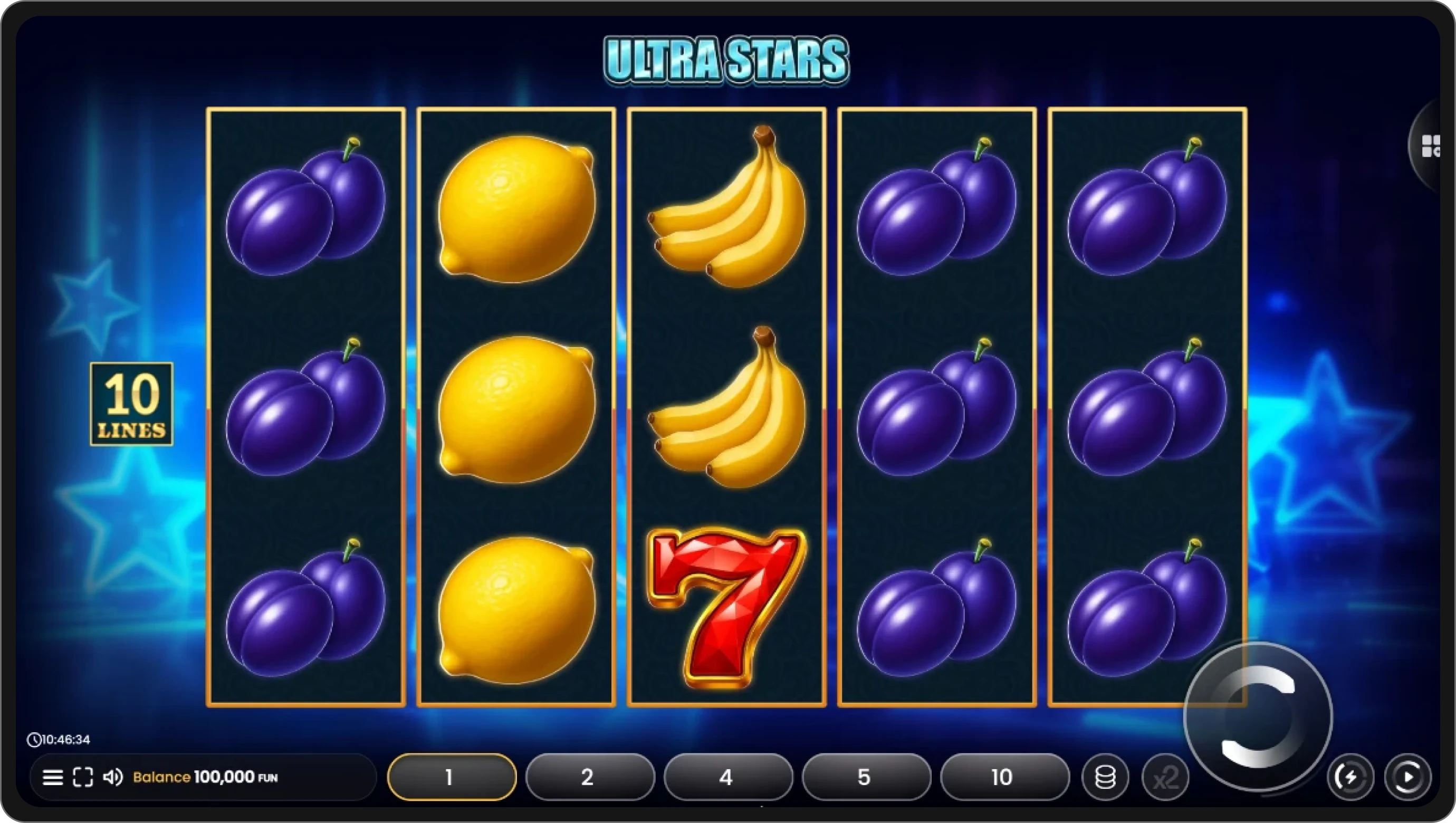
Task: Choose bet amount 4
Action: (x=727, y=777)
